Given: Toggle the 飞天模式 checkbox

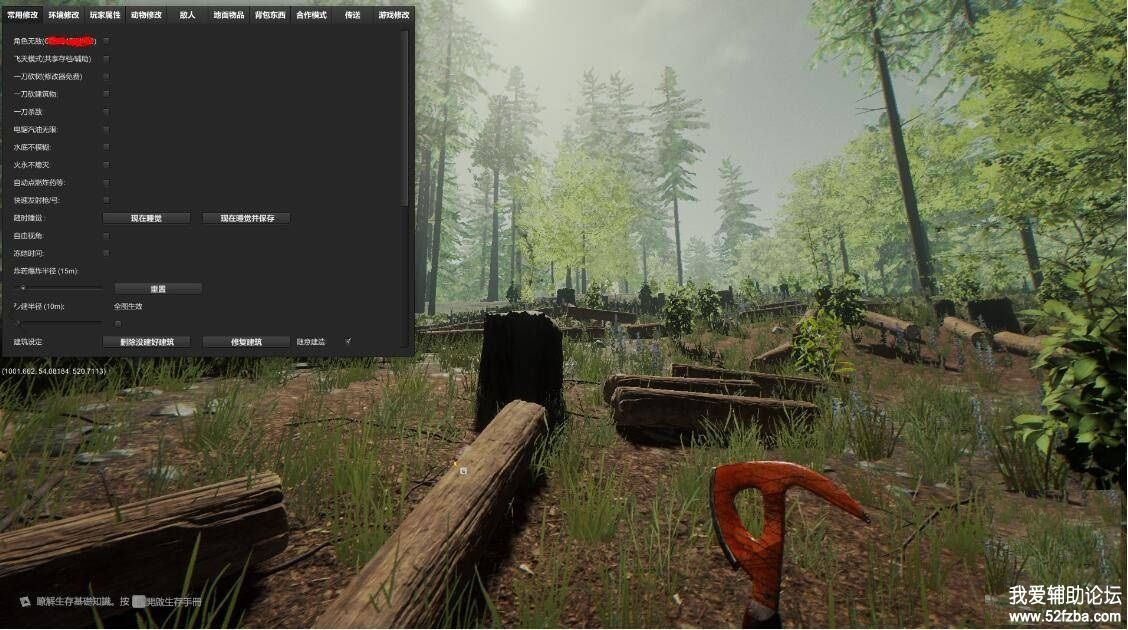Looking at the screenshot, I should pos(107,59).
